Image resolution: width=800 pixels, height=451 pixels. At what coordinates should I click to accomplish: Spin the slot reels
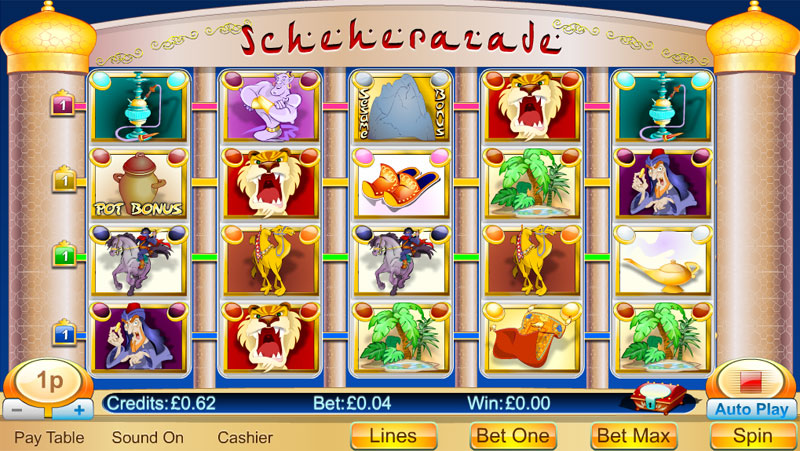click(x=752, y=436)
